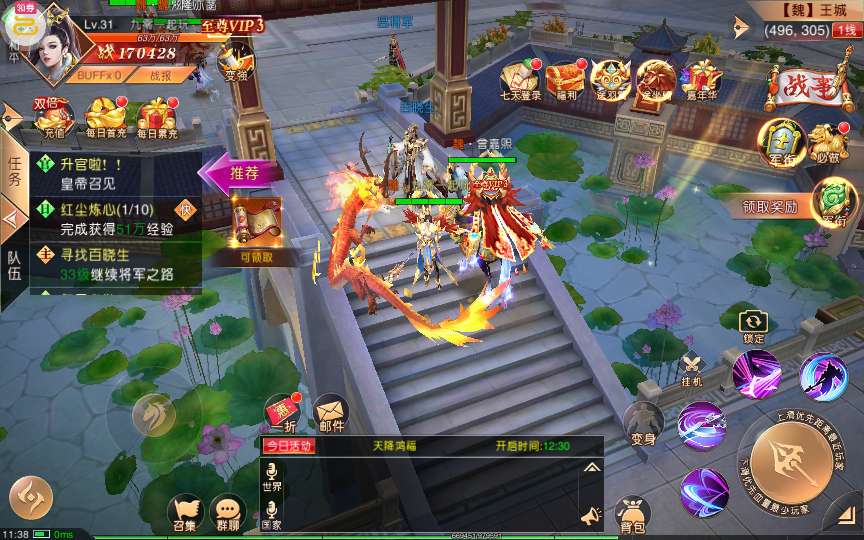Claim the 可领取 recommended scroll reward
Image resolution: width=864 pixels, height=540 pixels.
pyautogui.click(x=256, y=227)
